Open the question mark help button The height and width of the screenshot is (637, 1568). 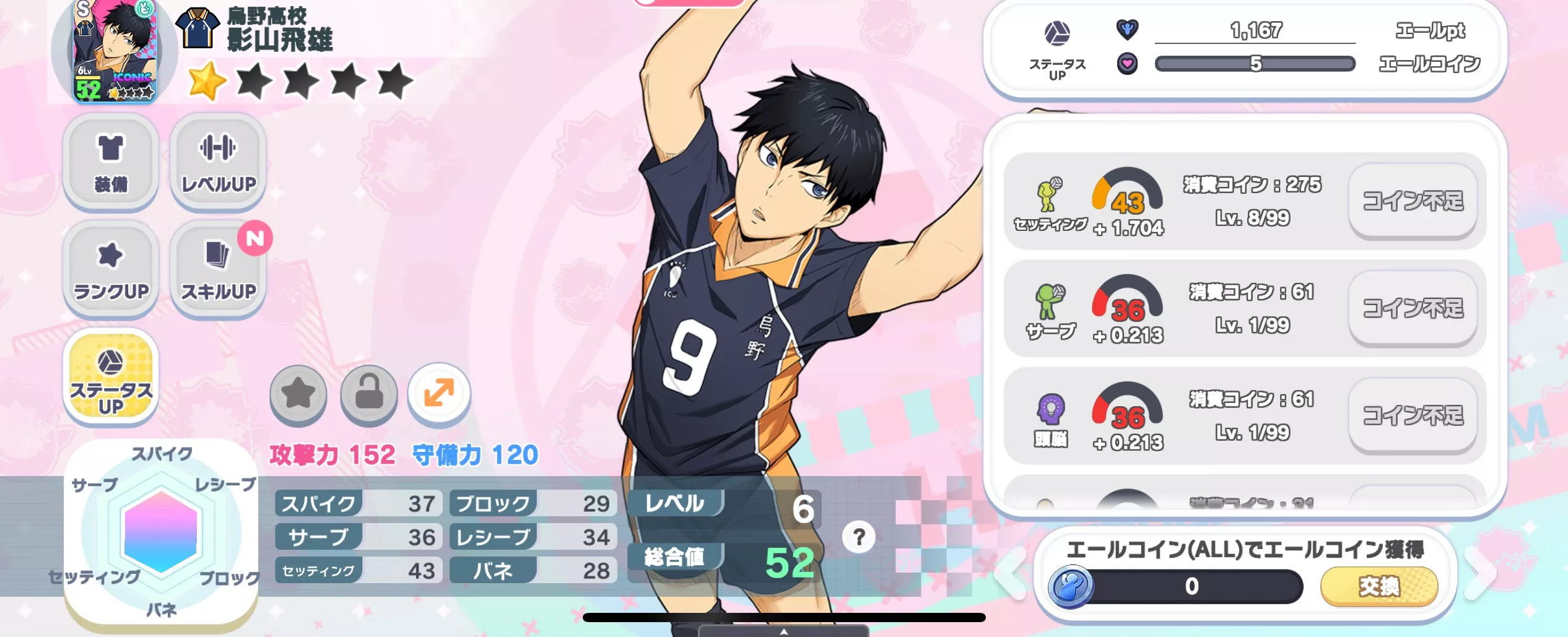(858, 537)
